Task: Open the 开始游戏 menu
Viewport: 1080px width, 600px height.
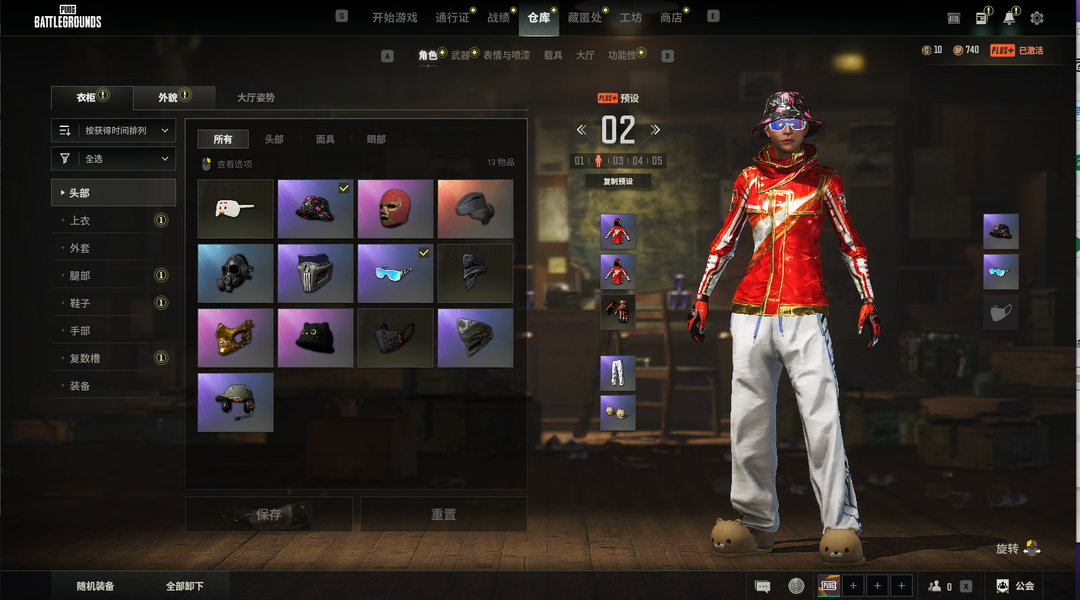Action: [x=394, y=17]
